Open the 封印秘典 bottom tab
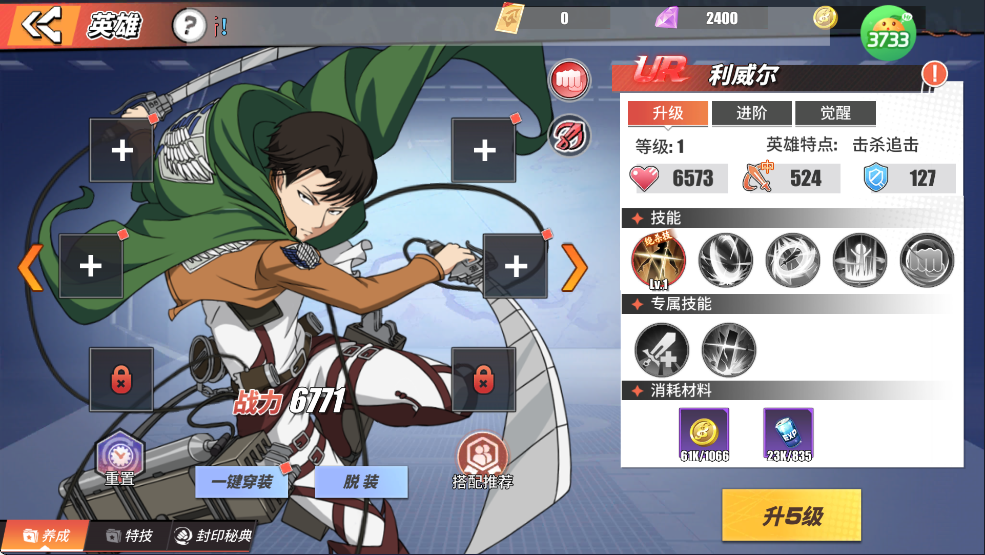Screen dimensions: 985x555 [x=213, y=536]
